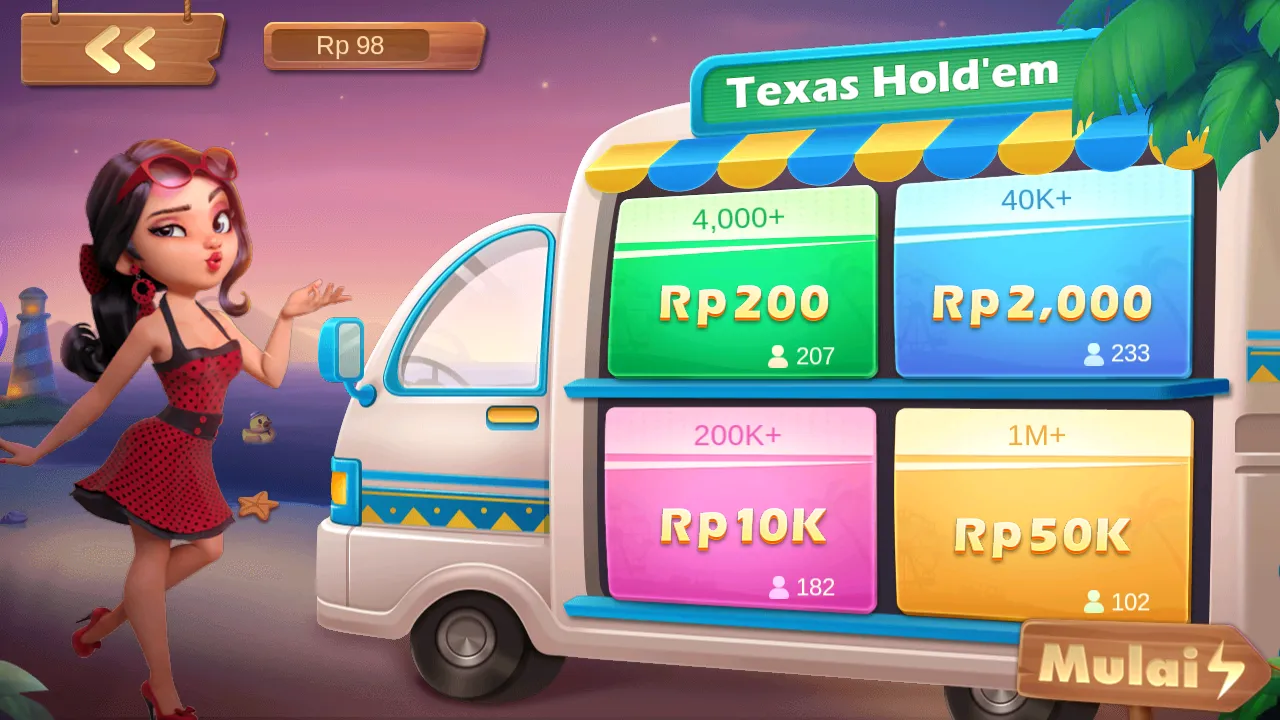Click the player count icon on Rp200 table
This screenshot has width=1280, height=720.
[x=777, y=354]
